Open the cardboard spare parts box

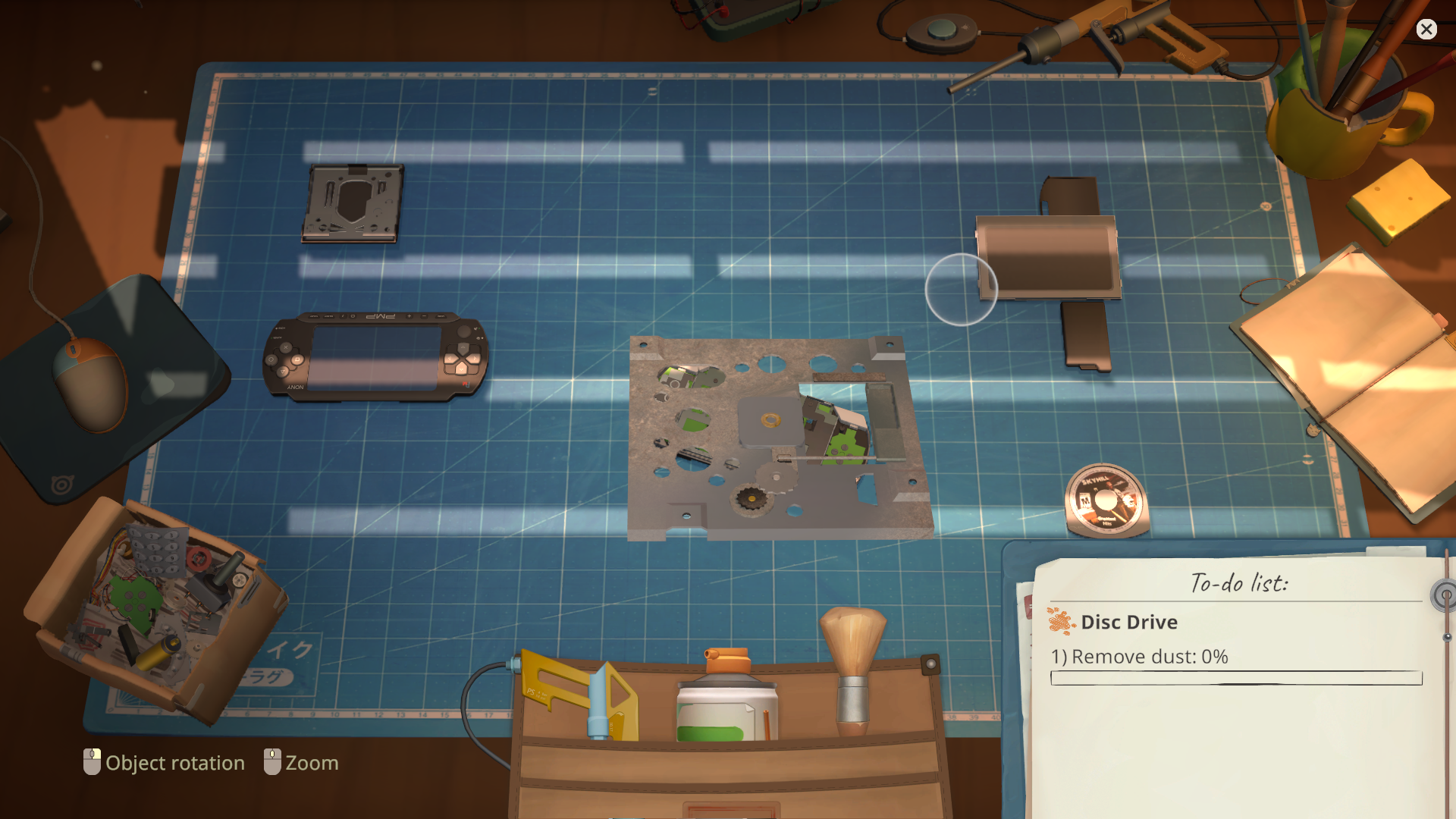tap(152, 607)
